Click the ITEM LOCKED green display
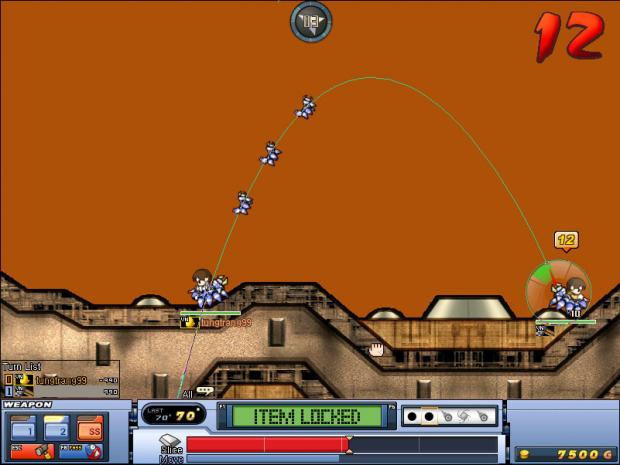 click(303, 415)
